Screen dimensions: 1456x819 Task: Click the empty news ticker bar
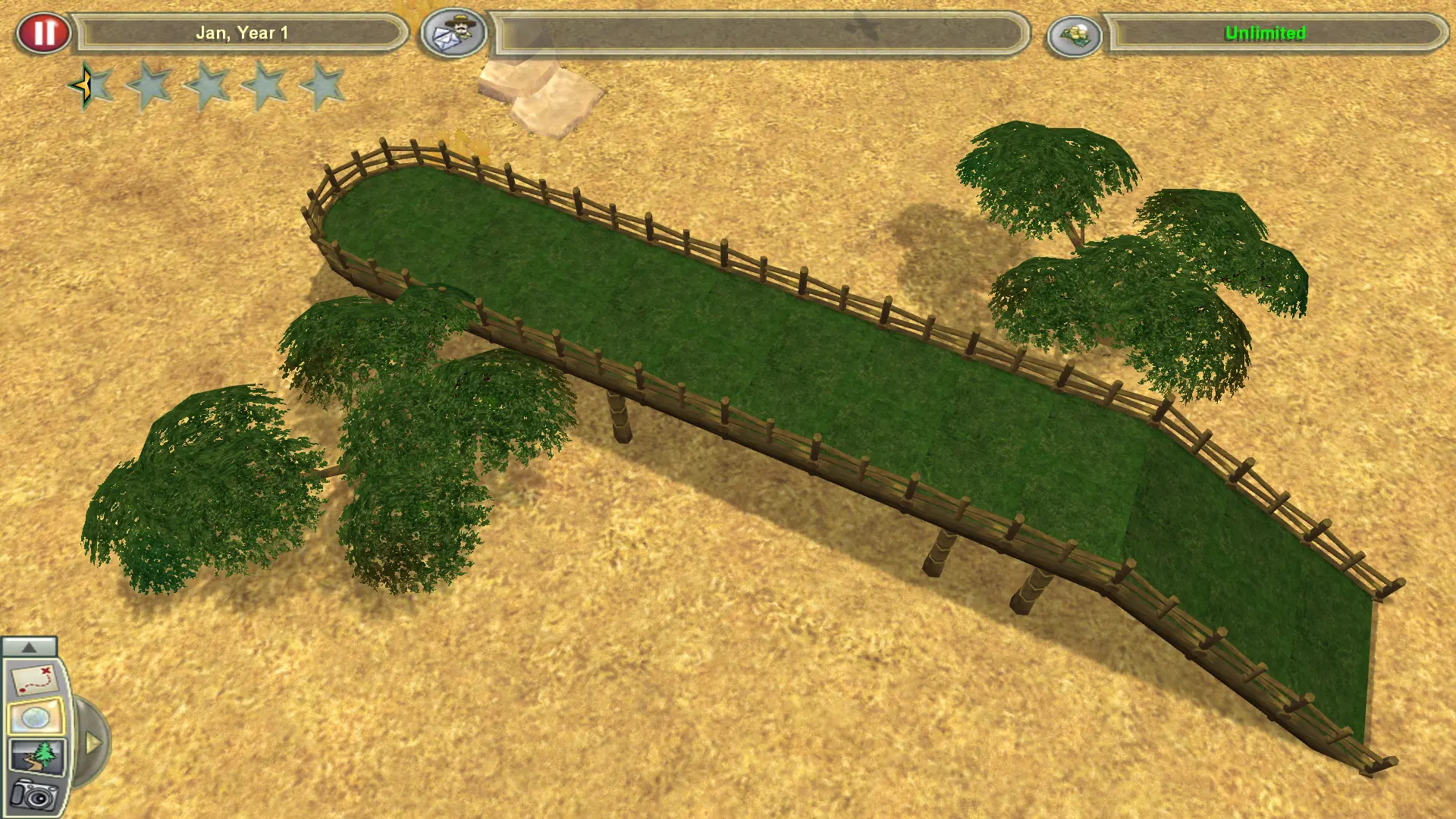coord(758,33)
